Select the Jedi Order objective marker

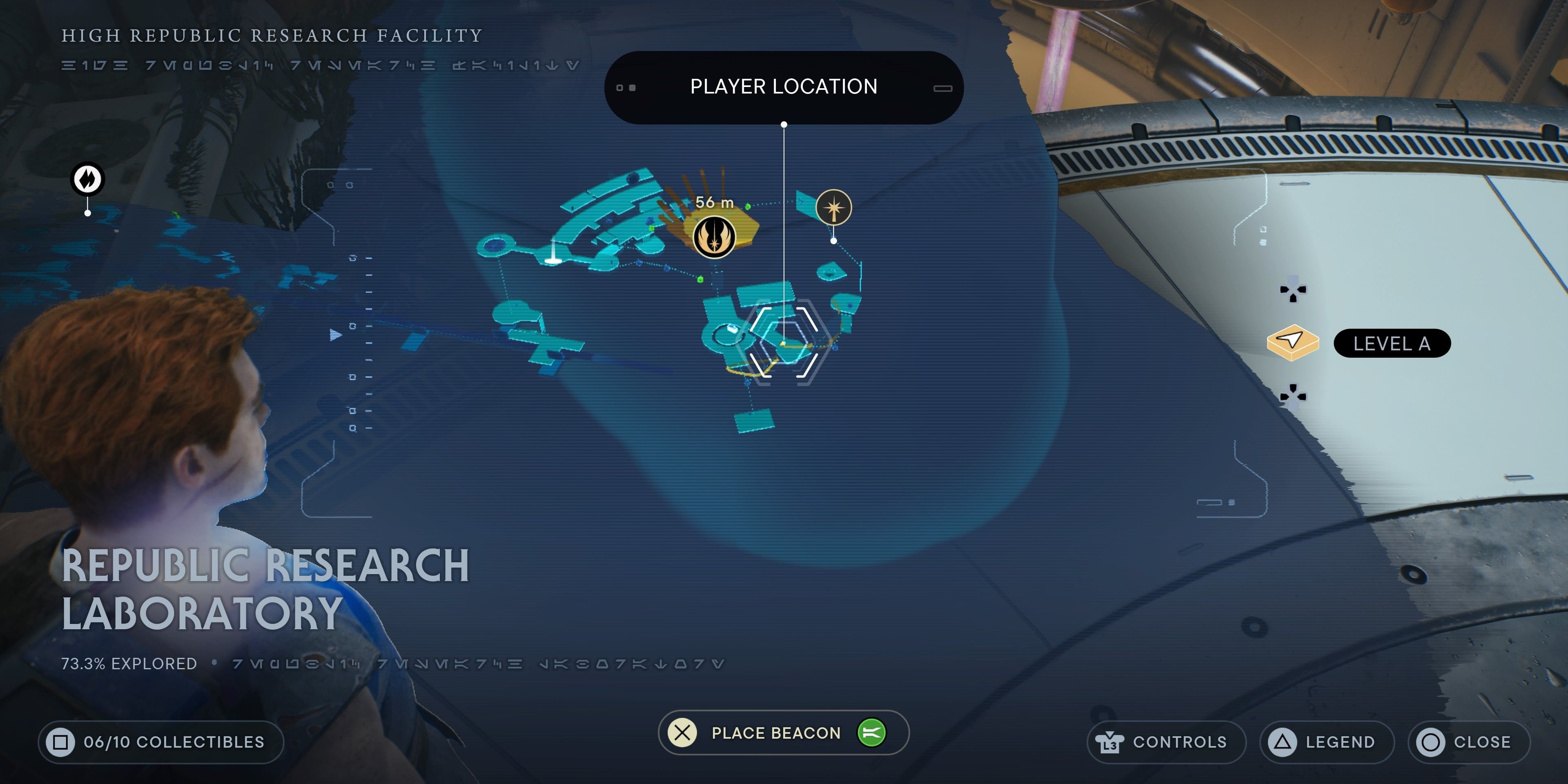(714, 237)
